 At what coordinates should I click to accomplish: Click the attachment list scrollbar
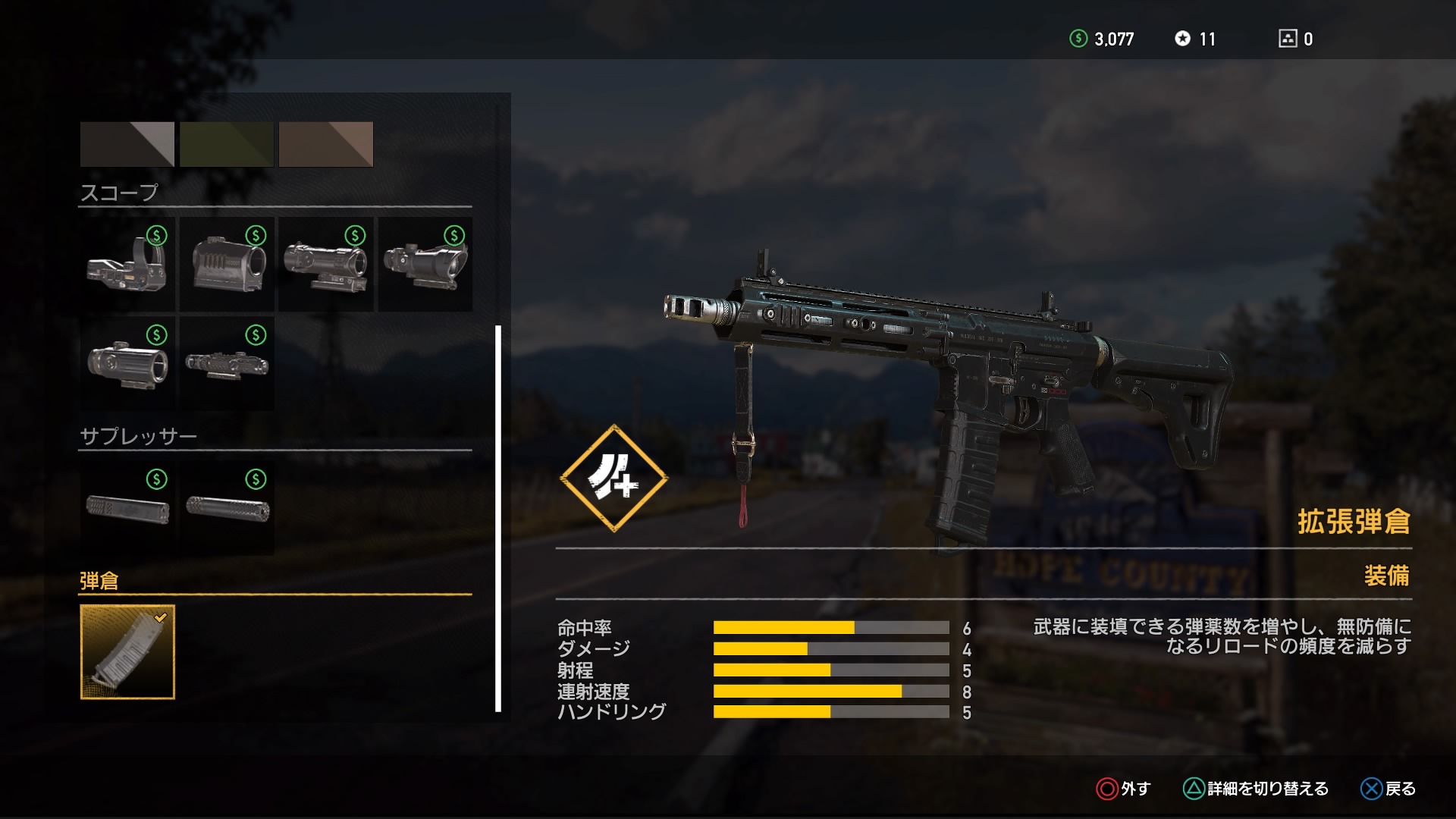[x=498, y=519]
